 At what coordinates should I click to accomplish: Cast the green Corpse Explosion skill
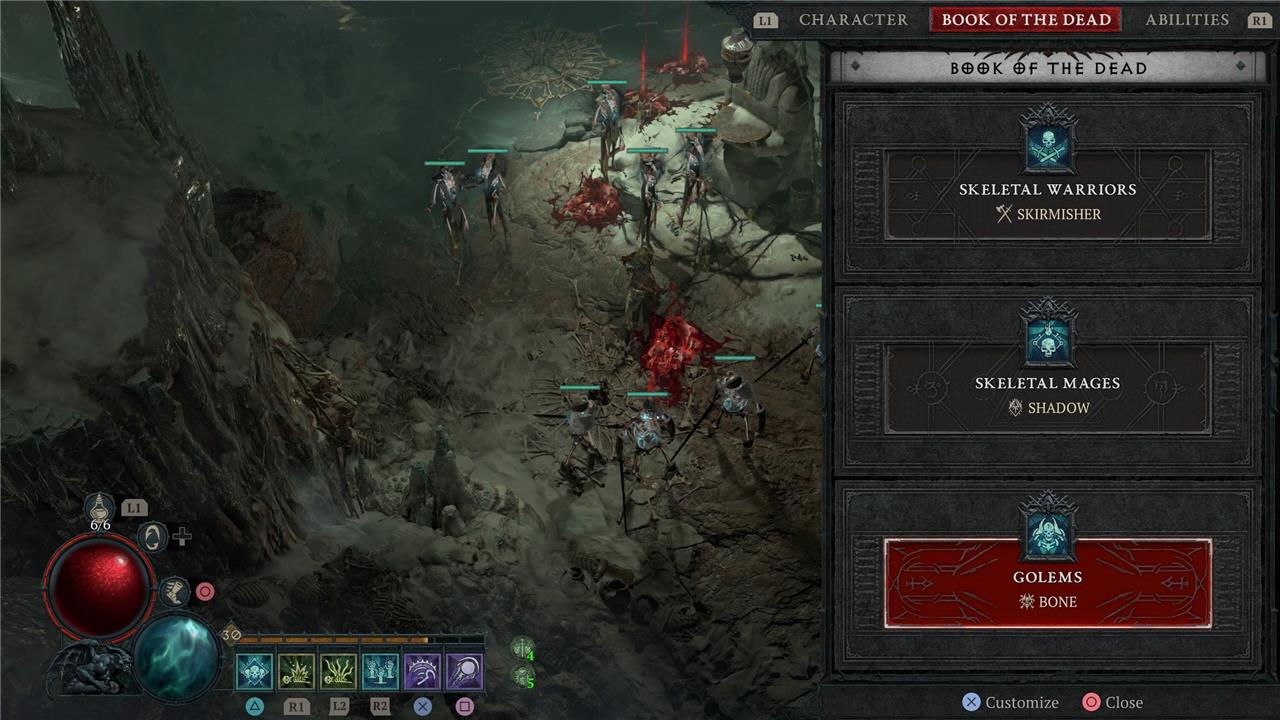pyautogui.click(x=296, y=672)
